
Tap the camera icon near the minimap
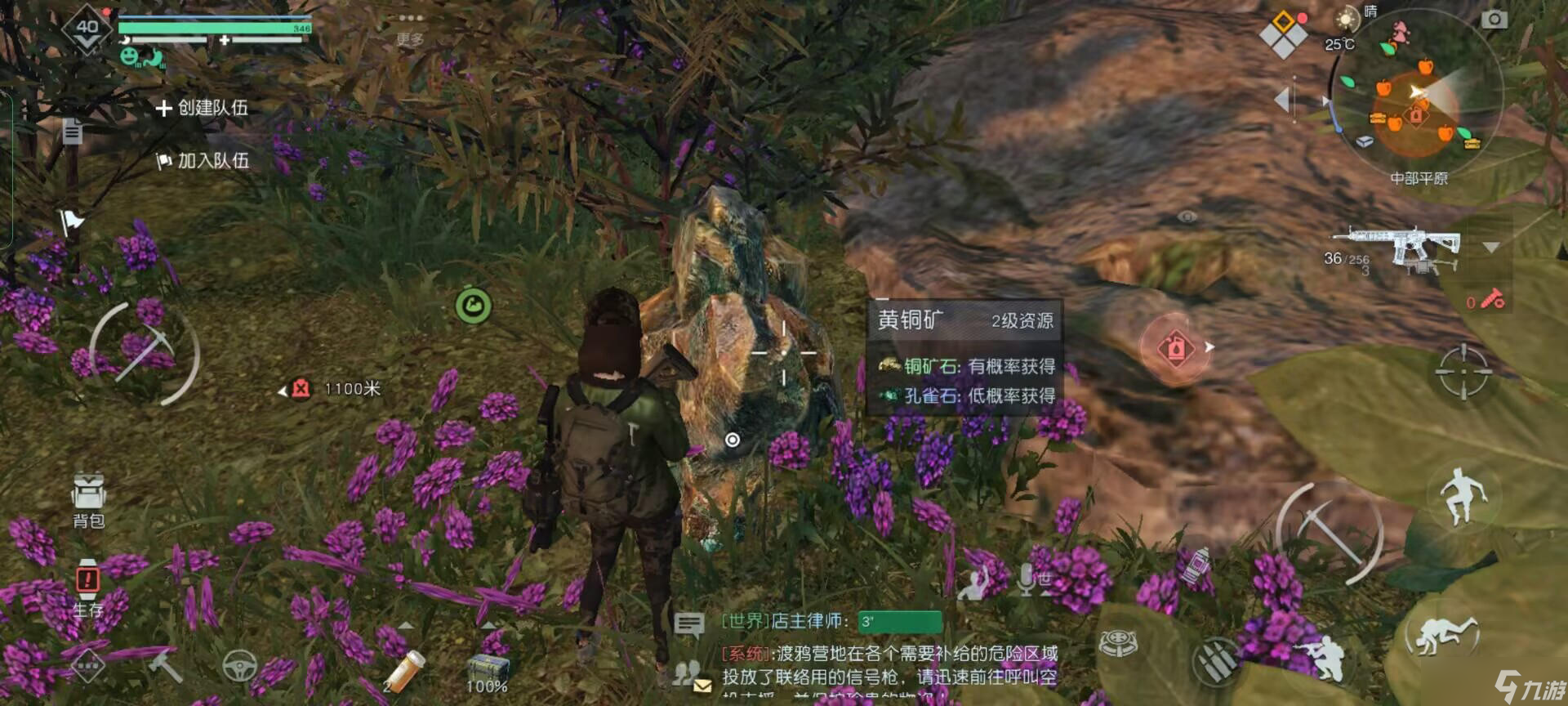(1494, 18)
